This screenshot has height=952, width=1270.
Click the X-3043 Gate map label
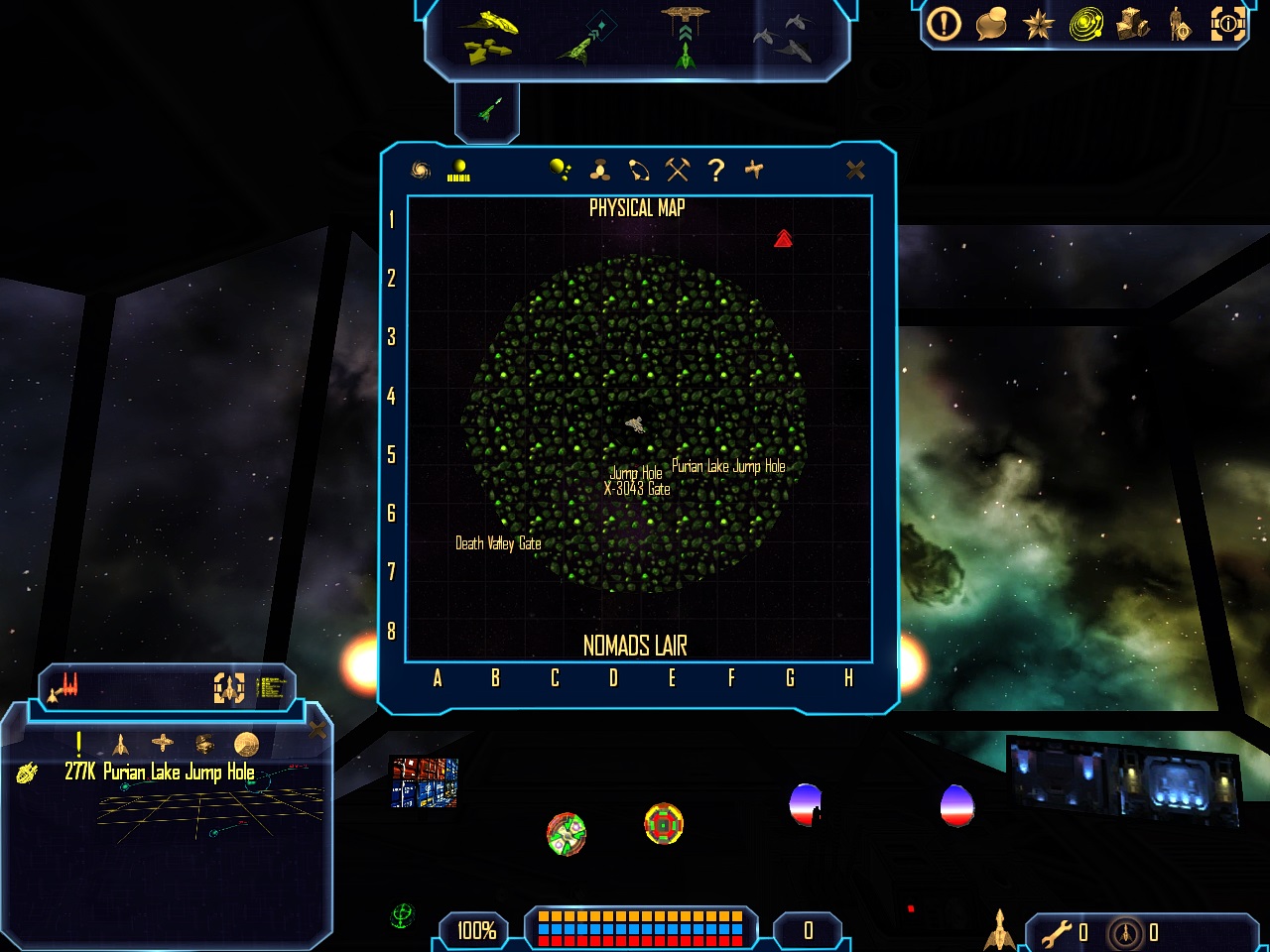pyautogui.click(x=637, y=489)
